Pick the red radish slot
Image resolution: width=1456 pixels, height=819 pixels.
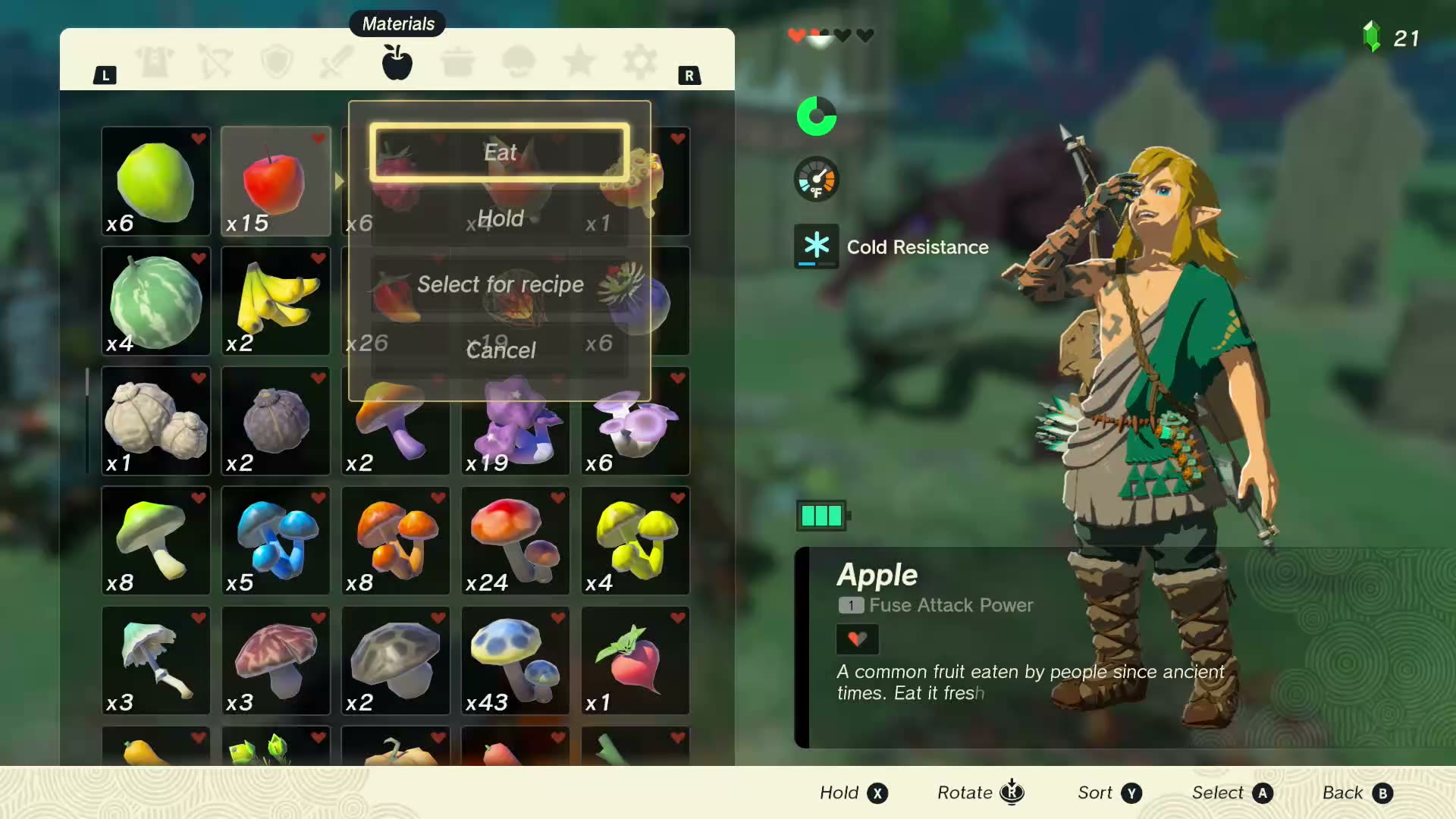[635, 661]
